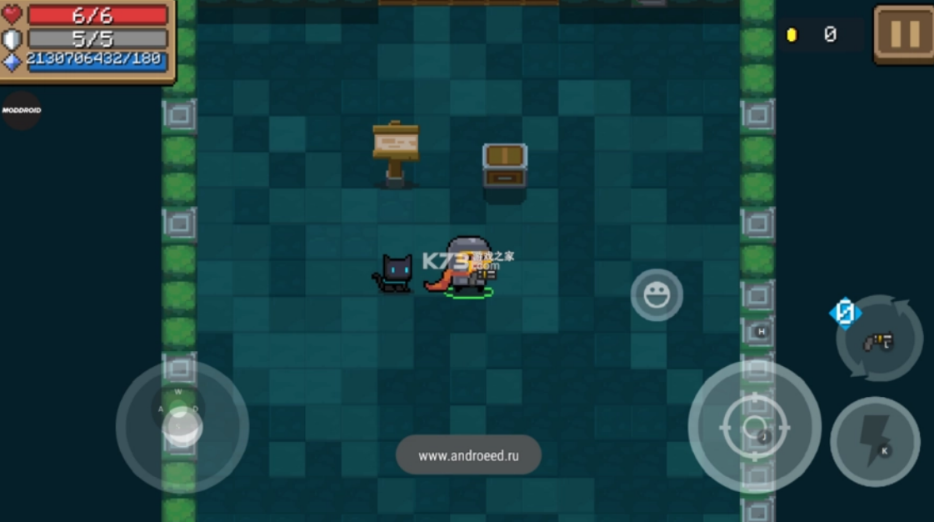Click the MODDROID overlay badge
The image size is (934, 522).
click(x=21, y=111)
